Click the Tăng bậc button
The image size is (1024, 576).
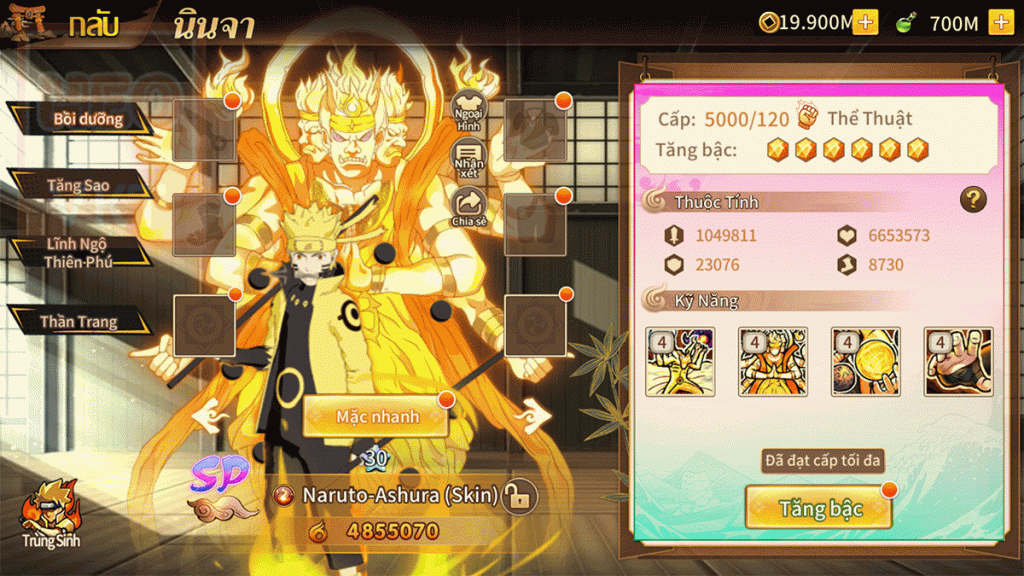pos(819,508)
